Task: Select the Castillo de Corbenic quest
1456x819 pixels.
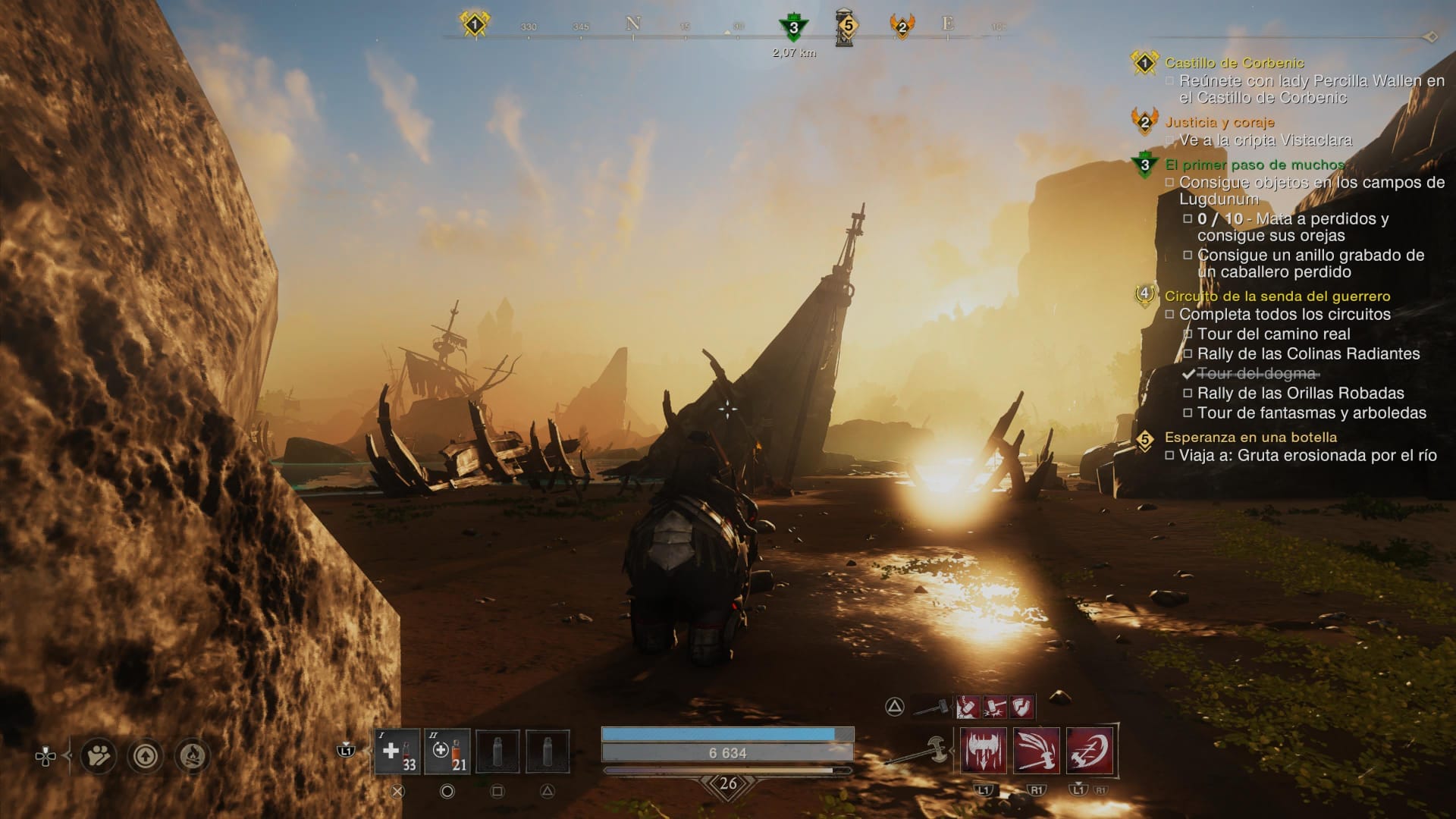Action: pyautogui.click(x=1234, y=63)
